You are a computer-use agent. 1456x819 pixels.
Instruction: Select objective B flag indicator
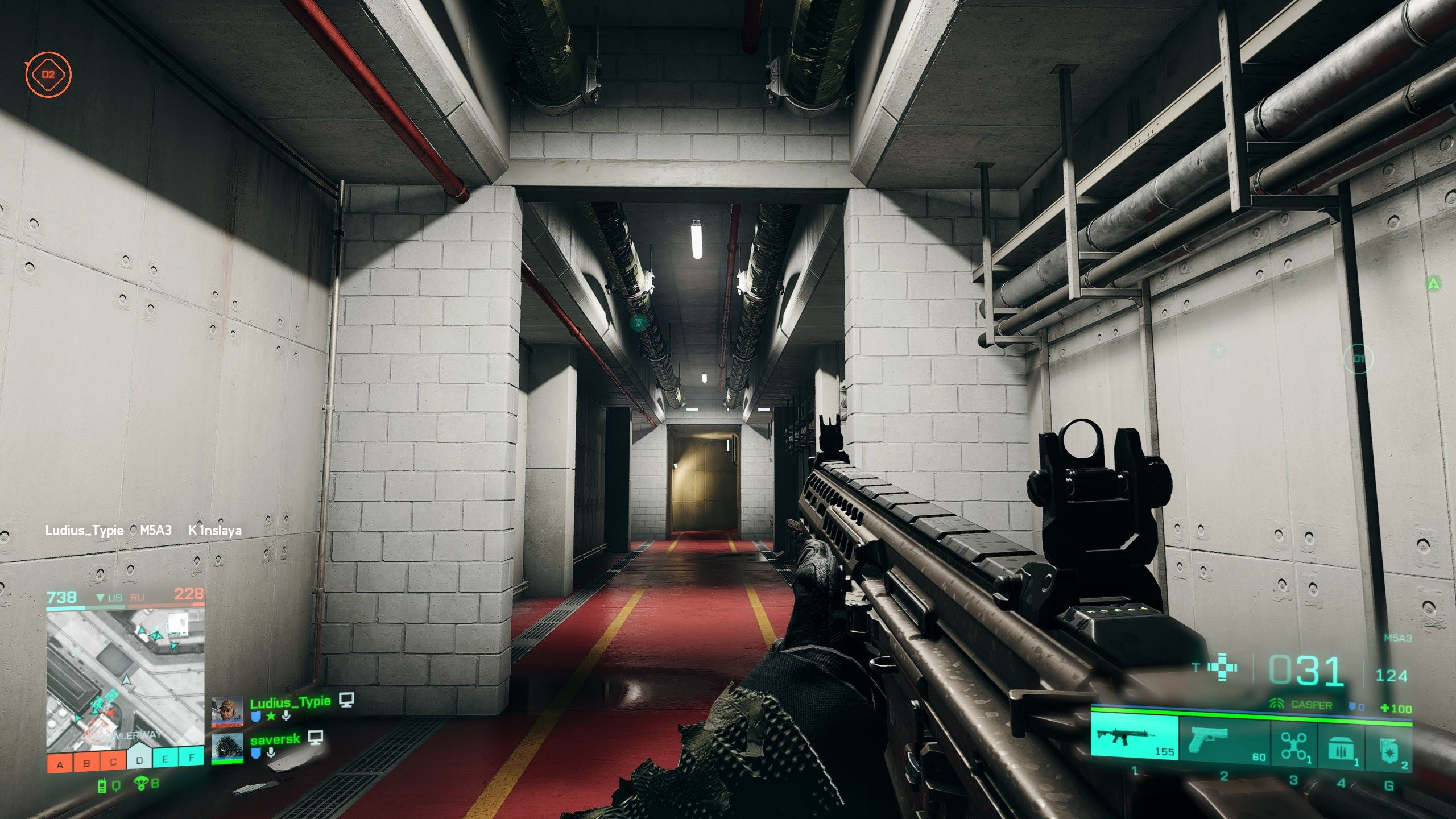pyautogui.click(x=86, y=764)
